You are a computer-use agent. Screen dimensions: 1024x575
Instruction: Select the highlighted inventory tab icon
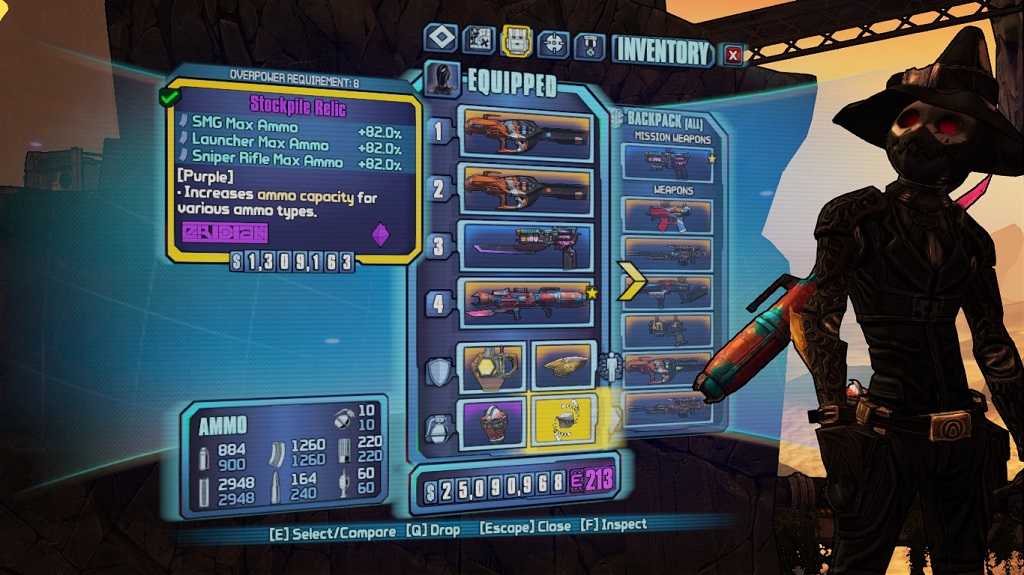516,41
